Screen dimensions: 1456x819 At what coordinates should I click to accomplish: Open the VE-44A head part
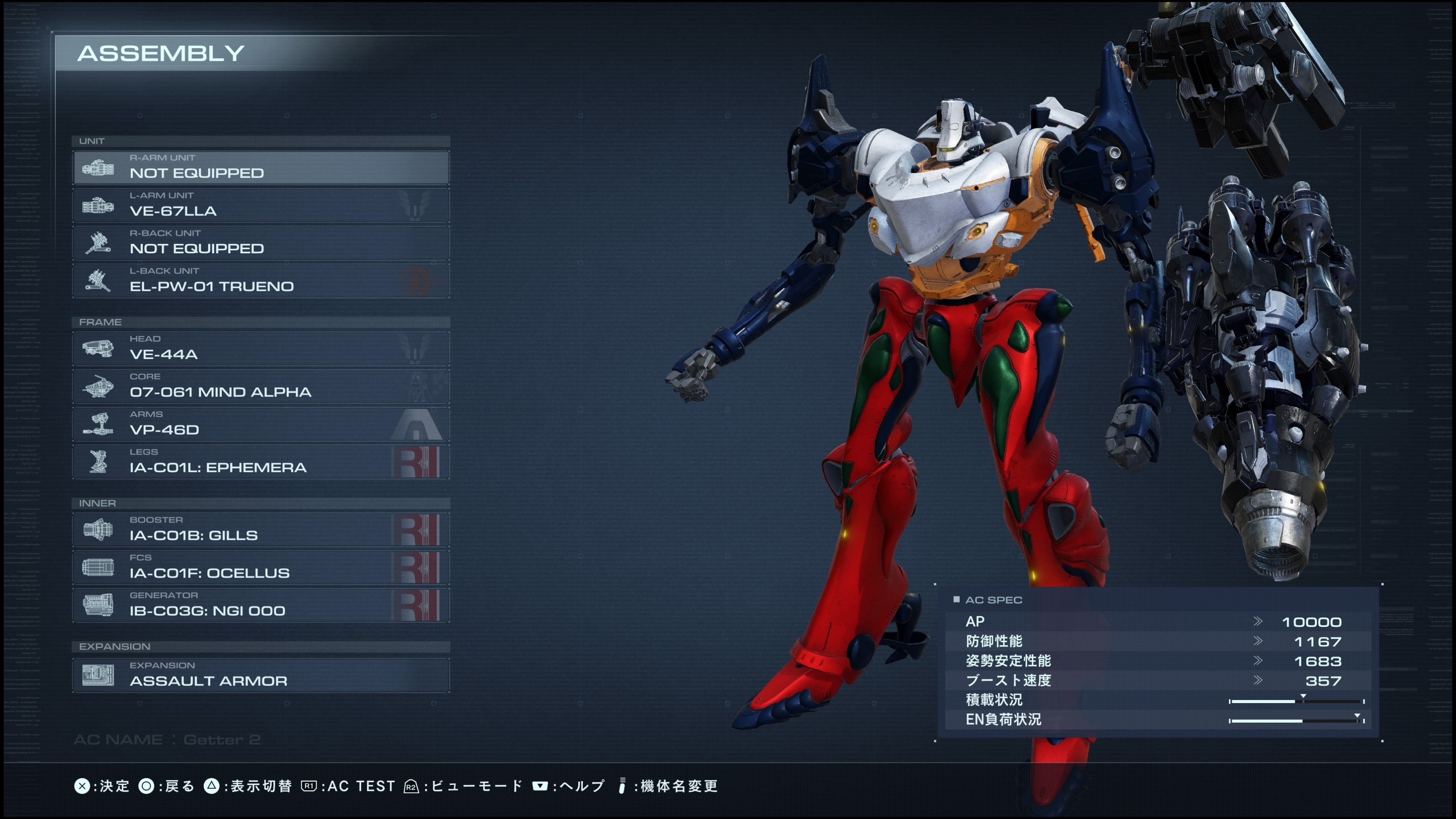tap(260, 349)
